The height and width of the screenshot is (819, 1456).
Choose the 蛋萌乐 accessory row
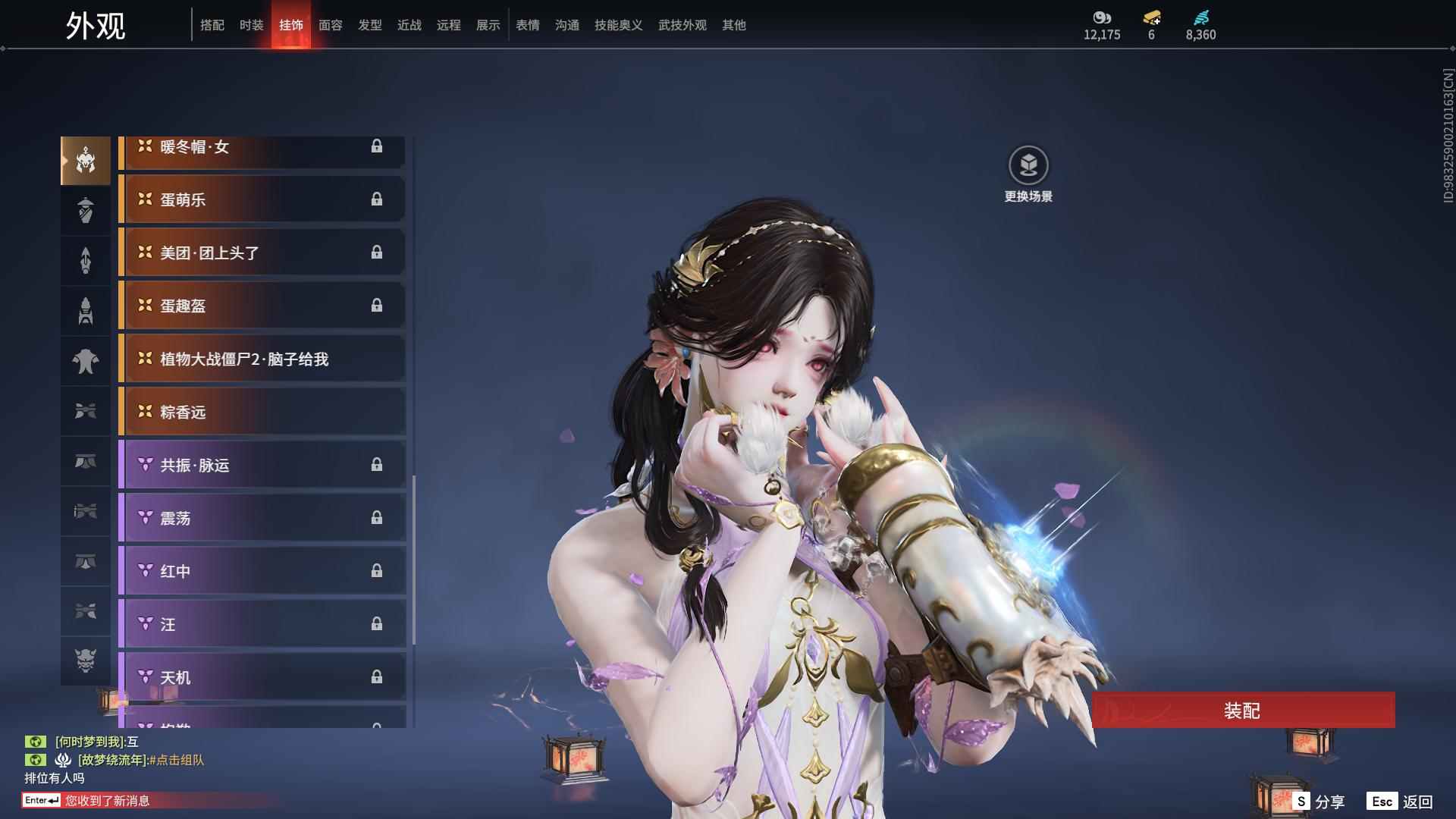pos(262,199)
